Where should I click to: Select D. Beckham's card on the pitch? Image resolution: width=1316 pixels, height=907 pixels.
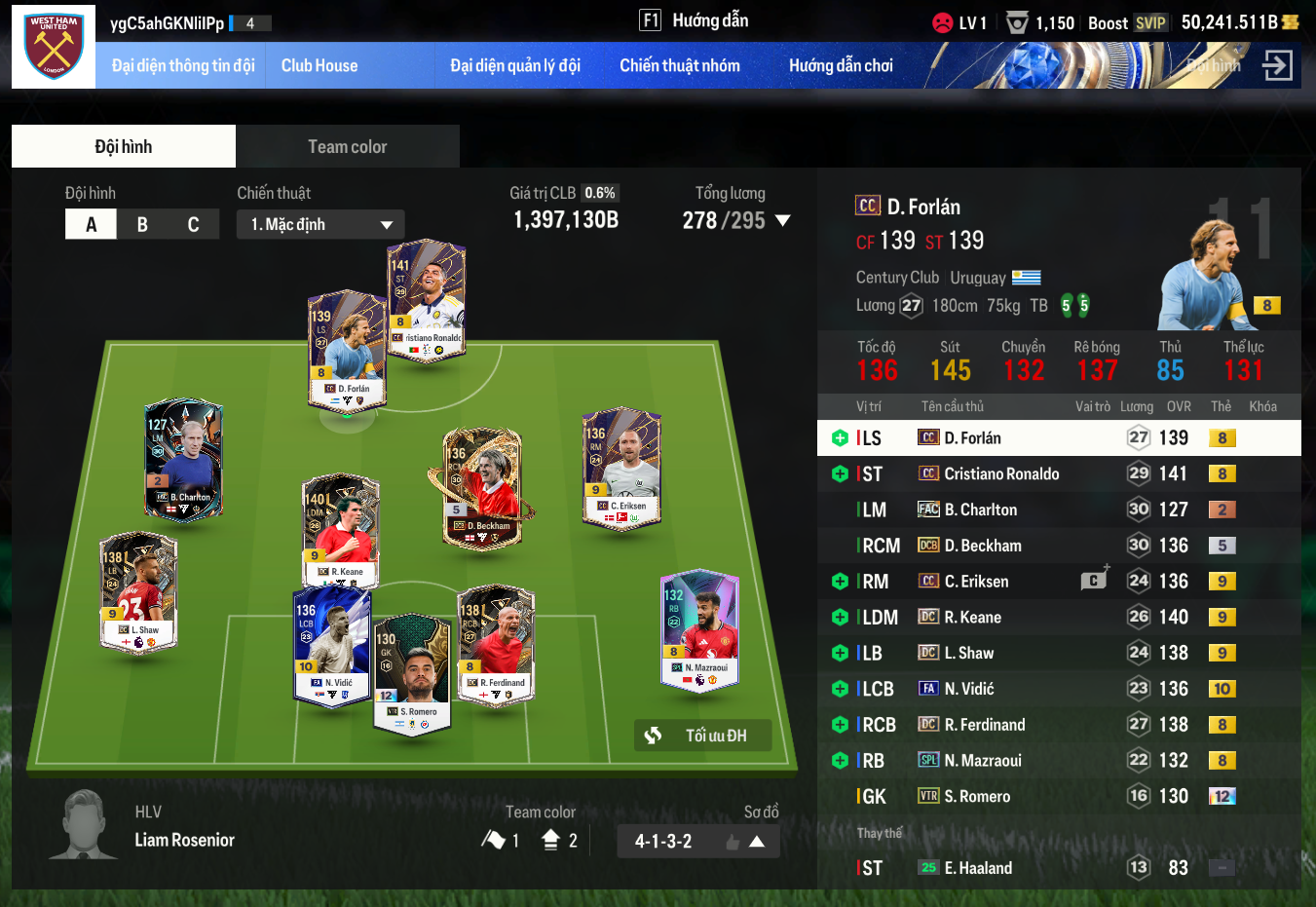point(483,489)
